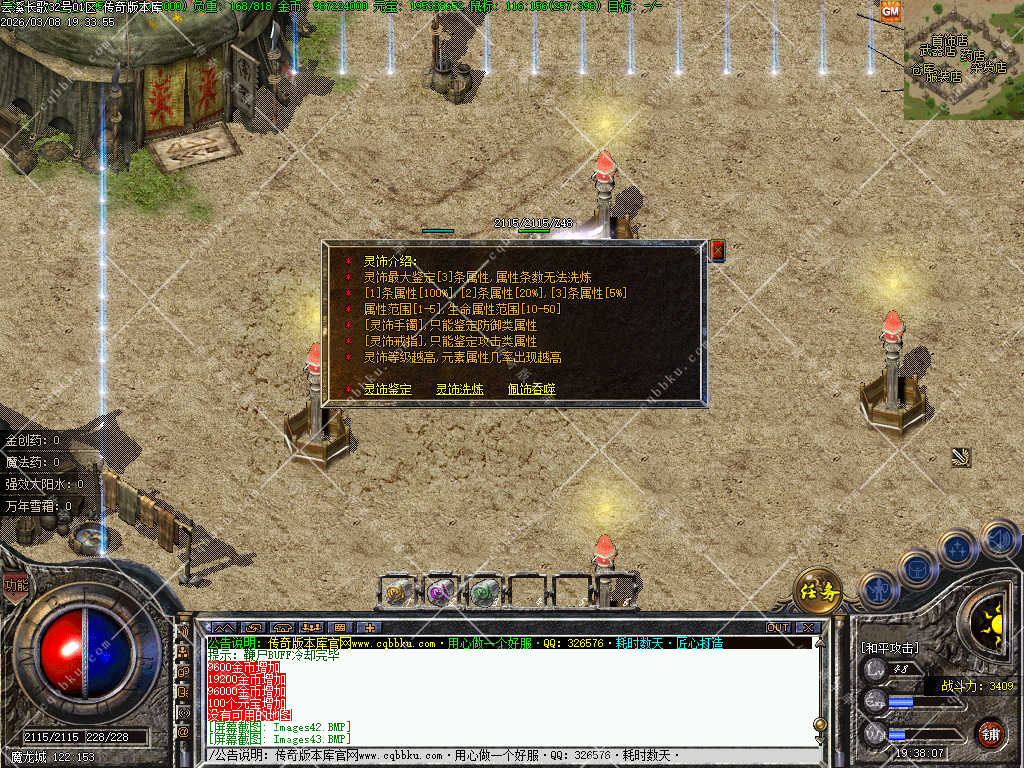Open the bag round button
This screenshot has height=768, width=1024.
click(x=917, y=568)
